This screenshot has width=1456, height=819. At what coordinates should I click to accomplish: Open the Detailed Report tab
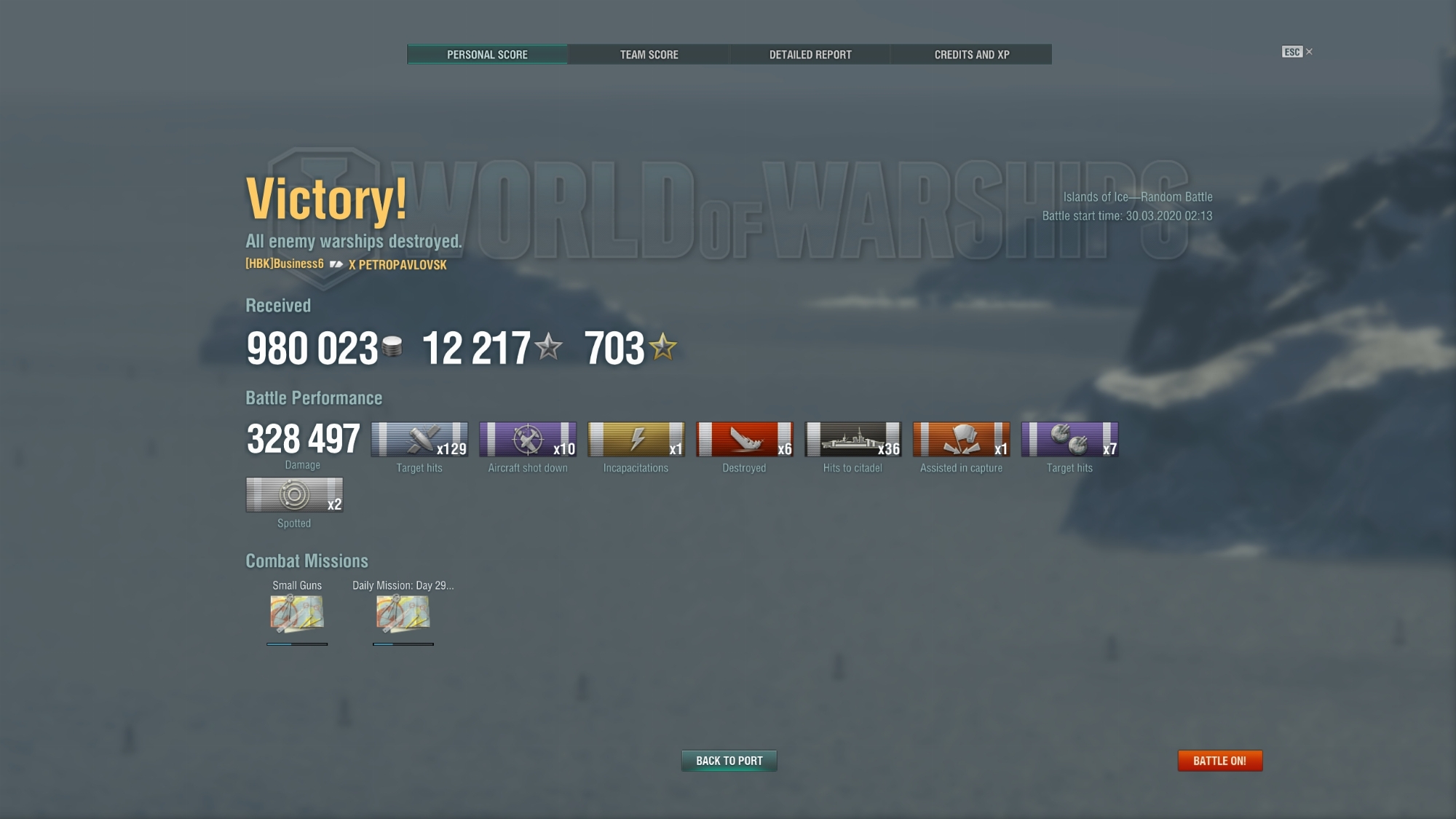click(810, 55)
